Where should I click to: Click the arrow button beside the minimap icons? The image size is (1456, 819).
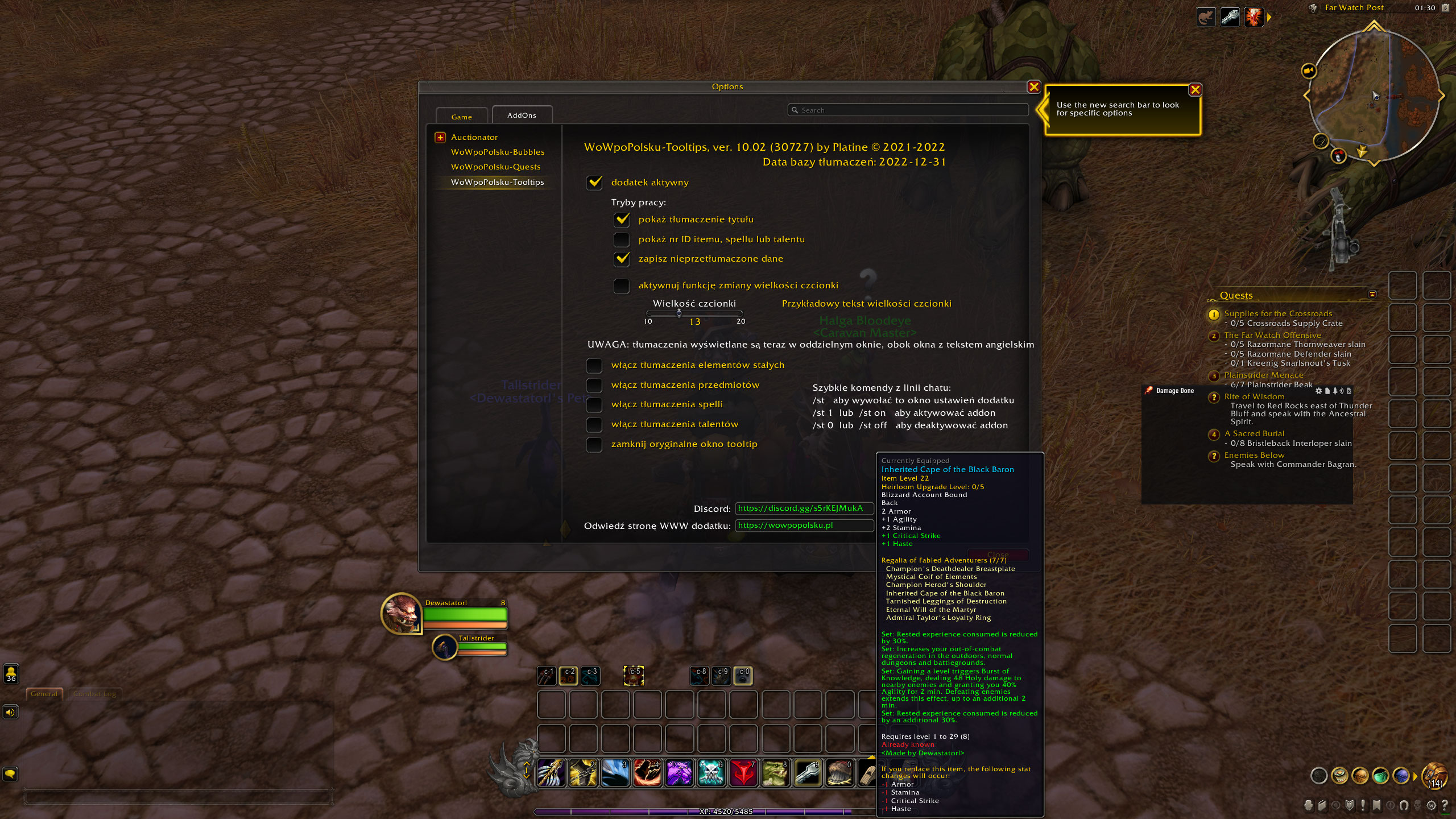click(1269, 16)
